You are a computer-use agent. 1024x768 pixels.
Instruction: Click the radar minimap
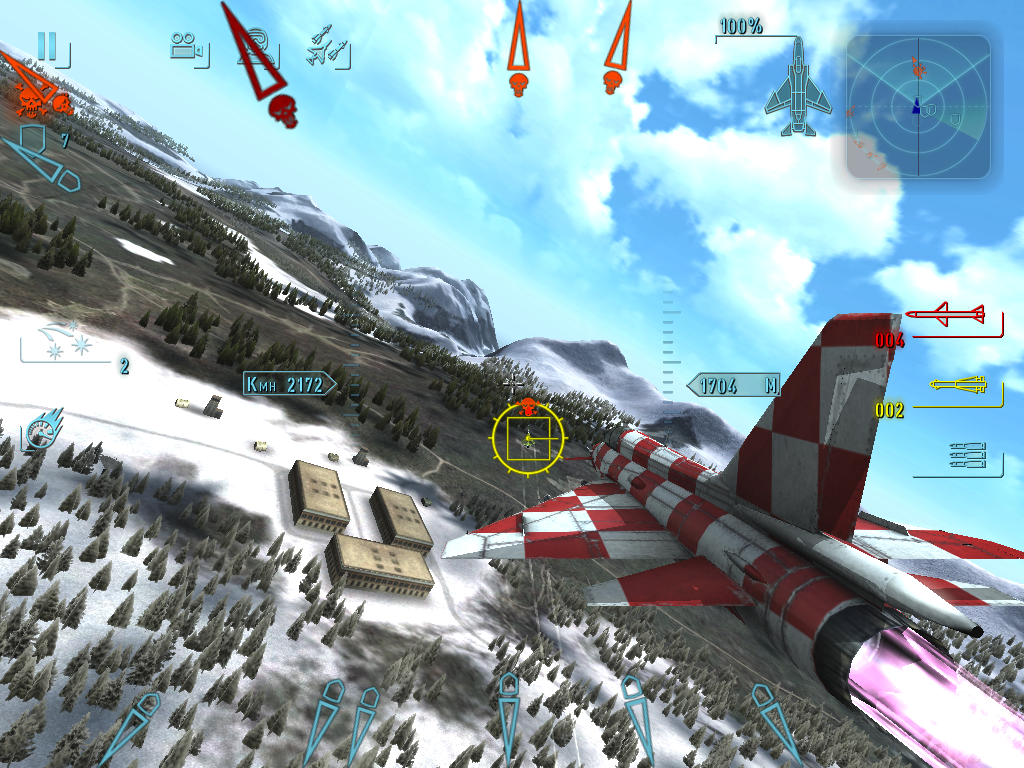point(918,107)
